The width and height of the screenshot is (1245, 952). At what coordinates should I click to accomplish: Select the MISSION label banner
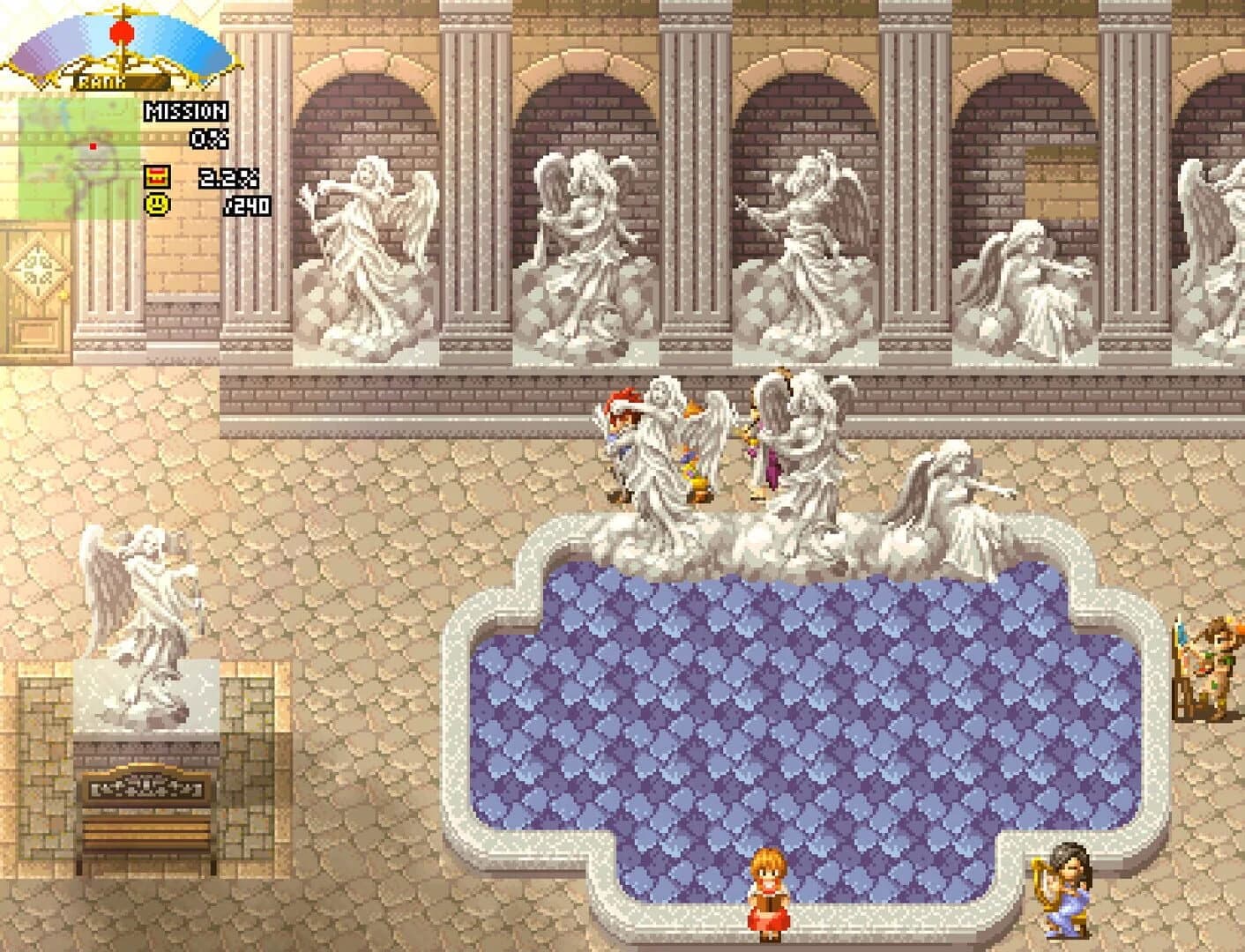[185, 111]
